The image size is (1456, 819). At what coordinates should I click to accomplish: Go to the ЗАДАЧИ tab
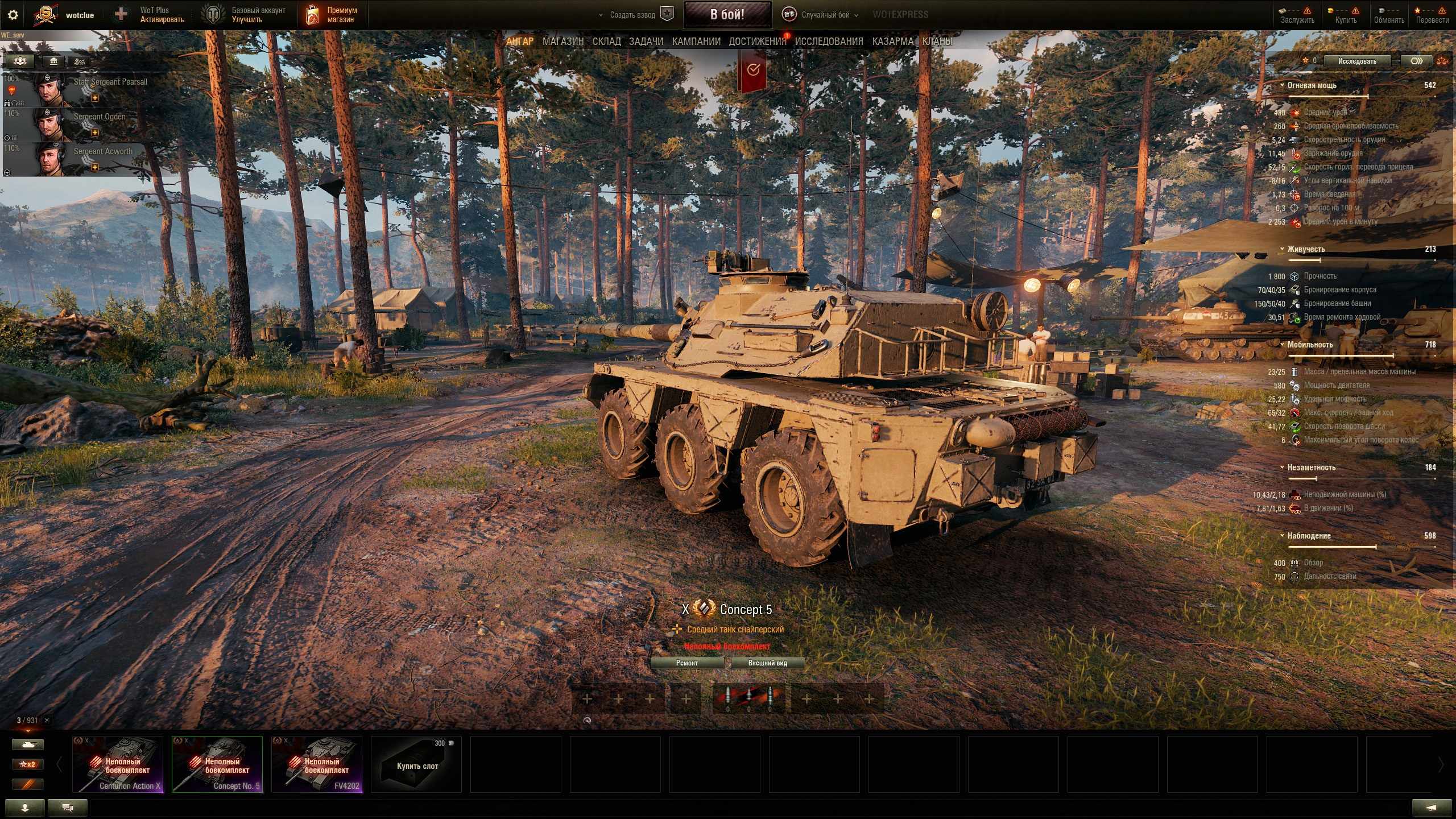pyautogui.click(x=646, y=41)
